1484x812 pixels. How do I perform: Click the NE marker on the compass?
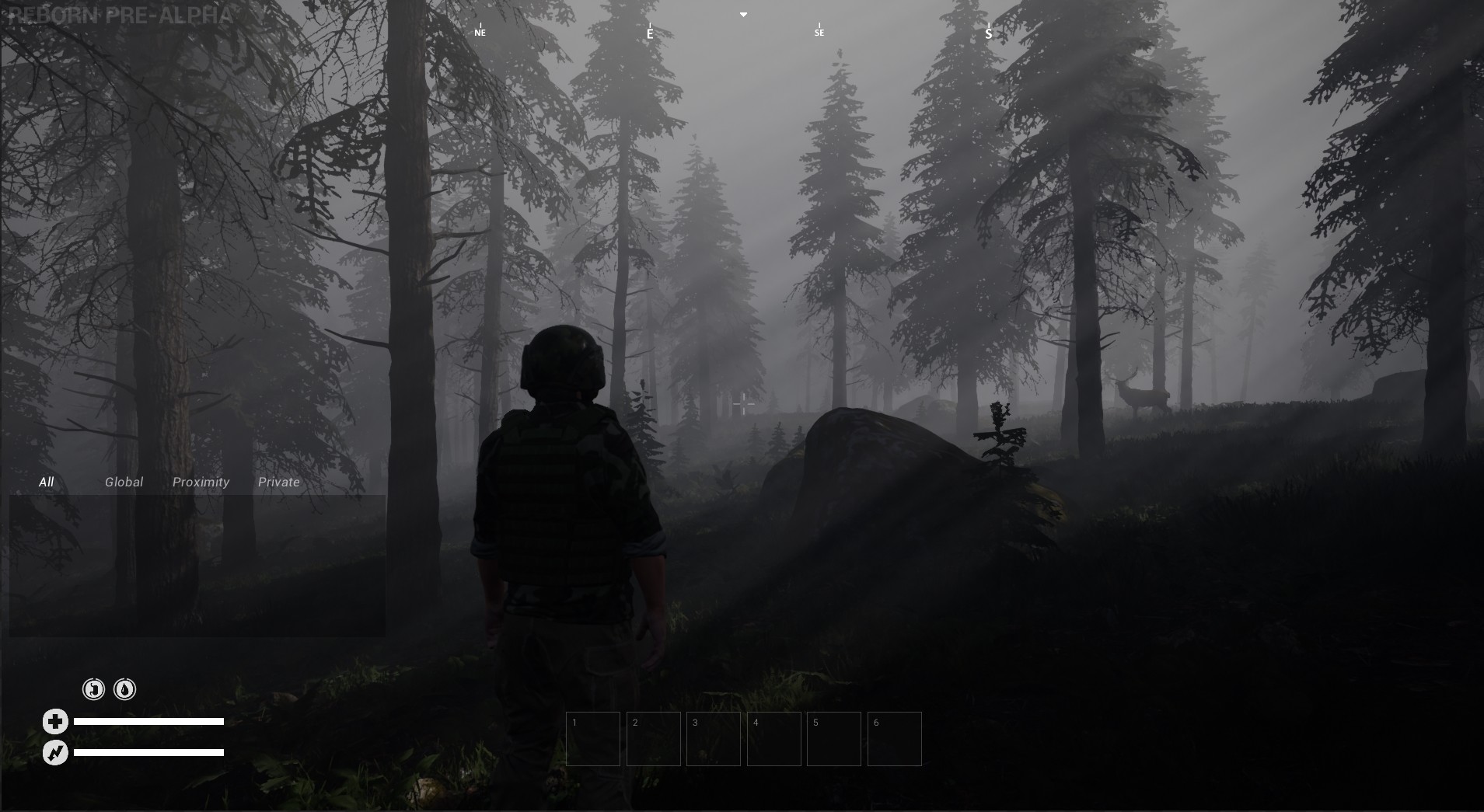point(480,31)
